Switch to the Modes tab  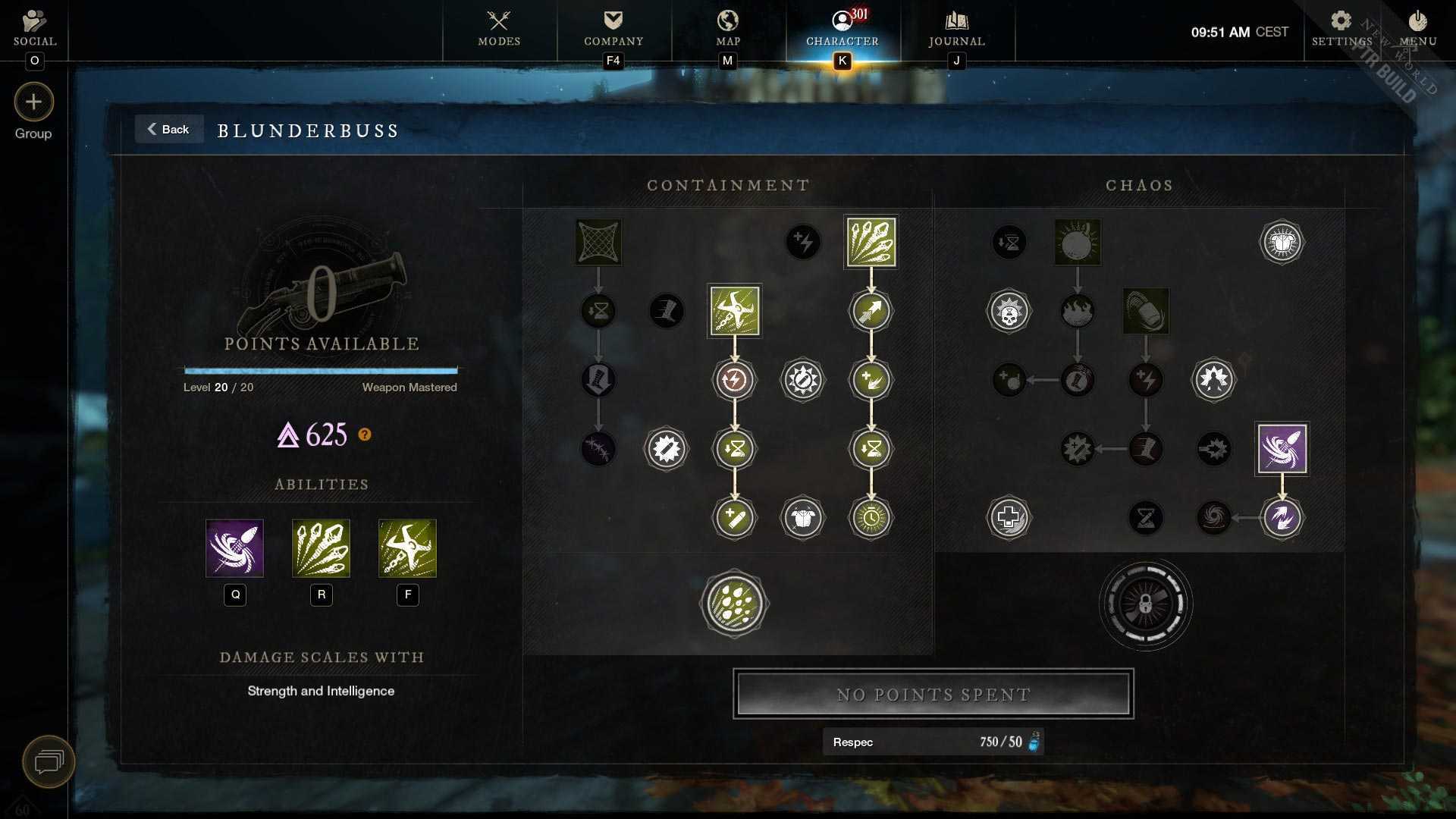coord(499,29)
